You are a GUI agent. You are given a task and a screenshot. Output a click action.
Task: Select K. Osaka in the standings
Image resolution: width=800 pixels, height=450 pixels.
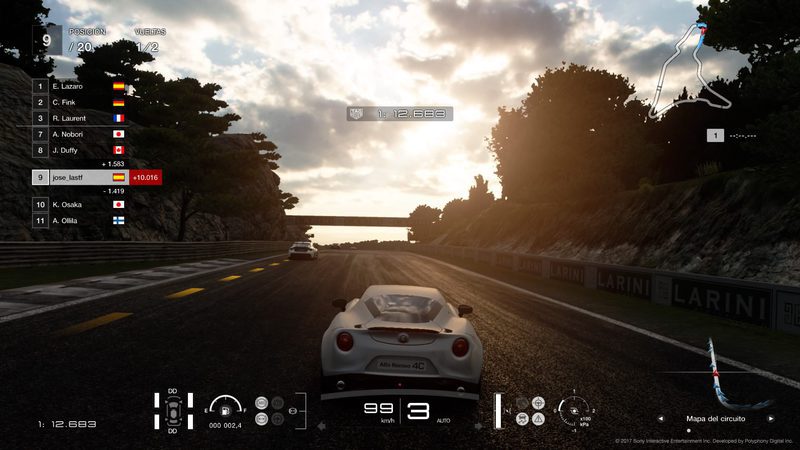coord(80,204)
